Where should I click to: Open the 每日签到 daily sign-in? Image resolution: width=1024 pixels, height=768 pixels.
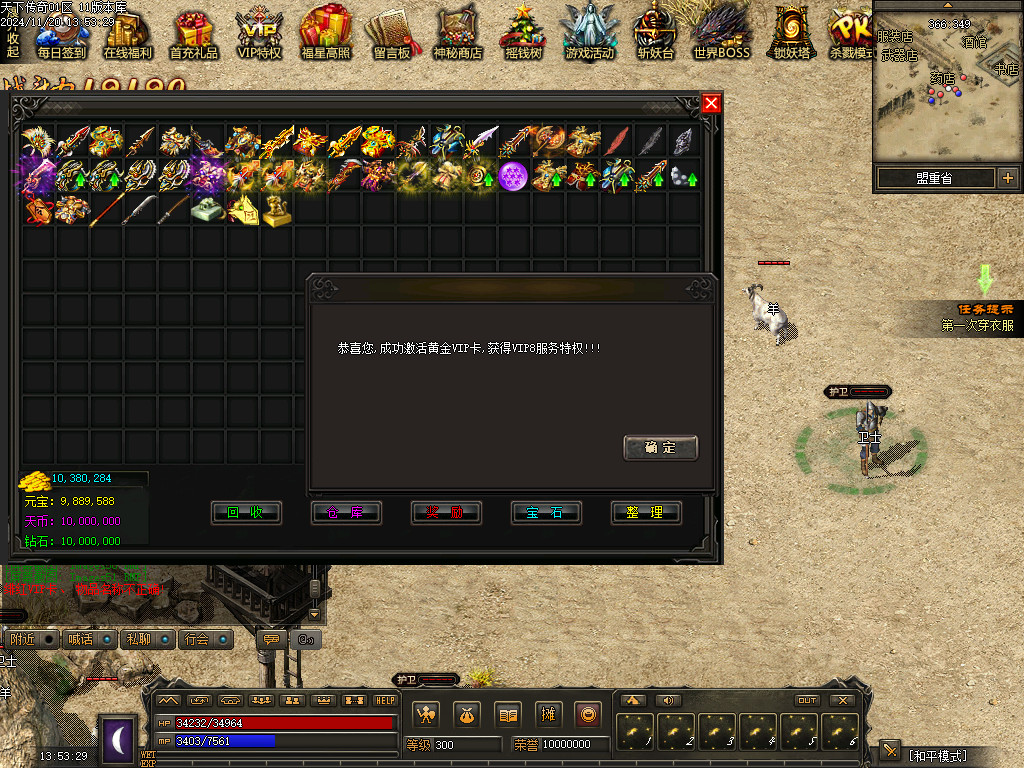click(61, 34)
